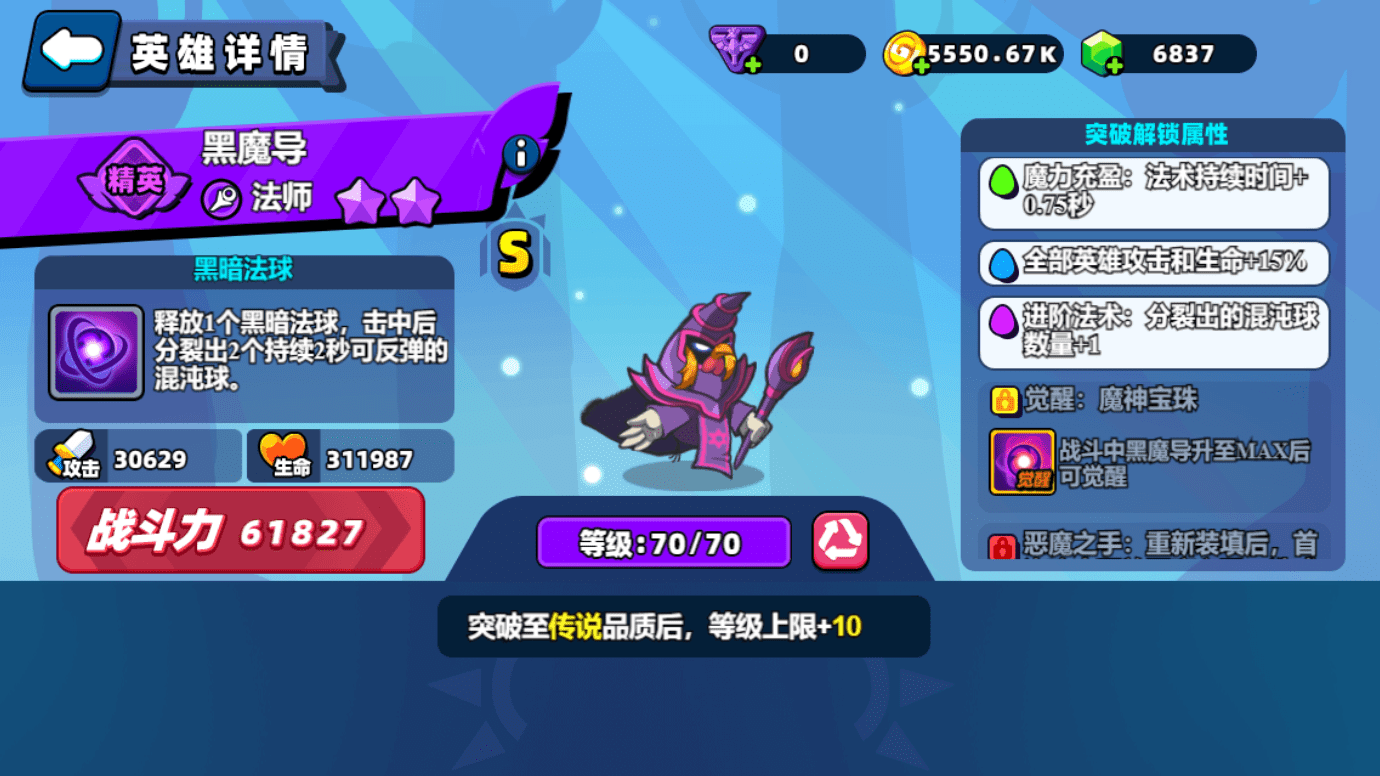Open the level 70/70 bar
Image resolution: width=1380 pixels, height=776 pixels.
coord(663,543)
